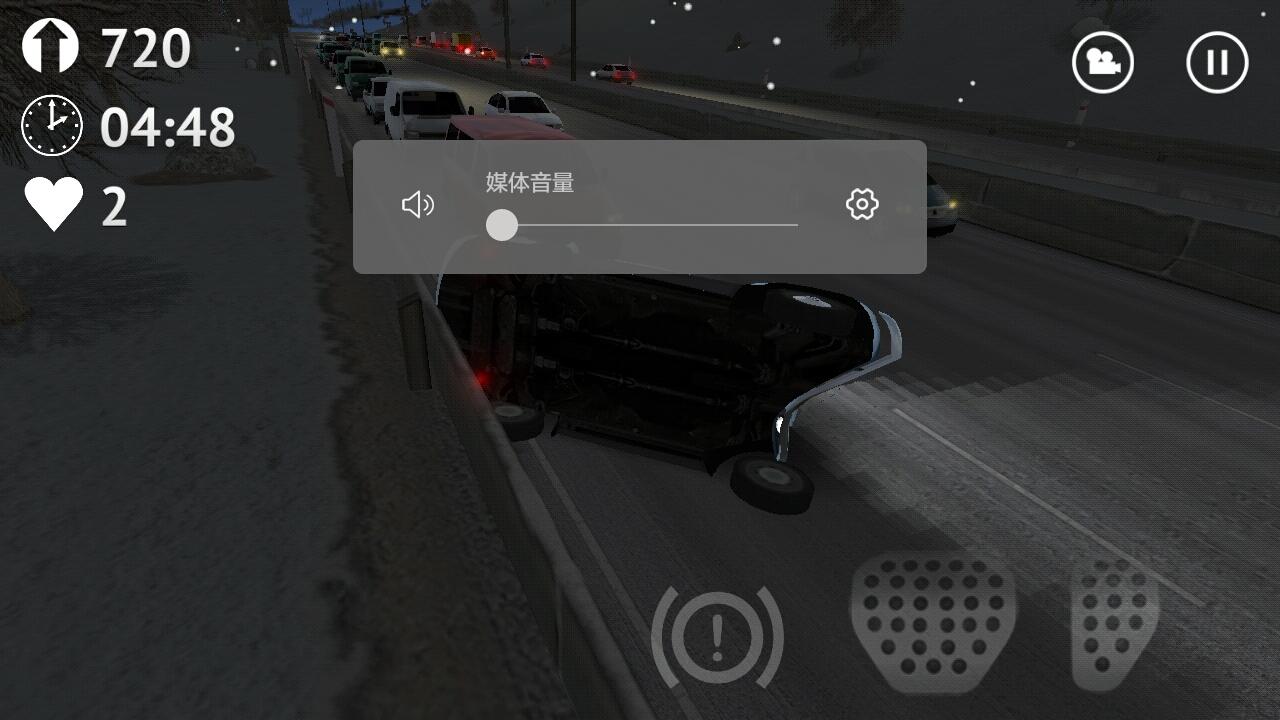Open the sound settings gear
The height and width of the screenshot is (720, 1280).
(862, 204)
